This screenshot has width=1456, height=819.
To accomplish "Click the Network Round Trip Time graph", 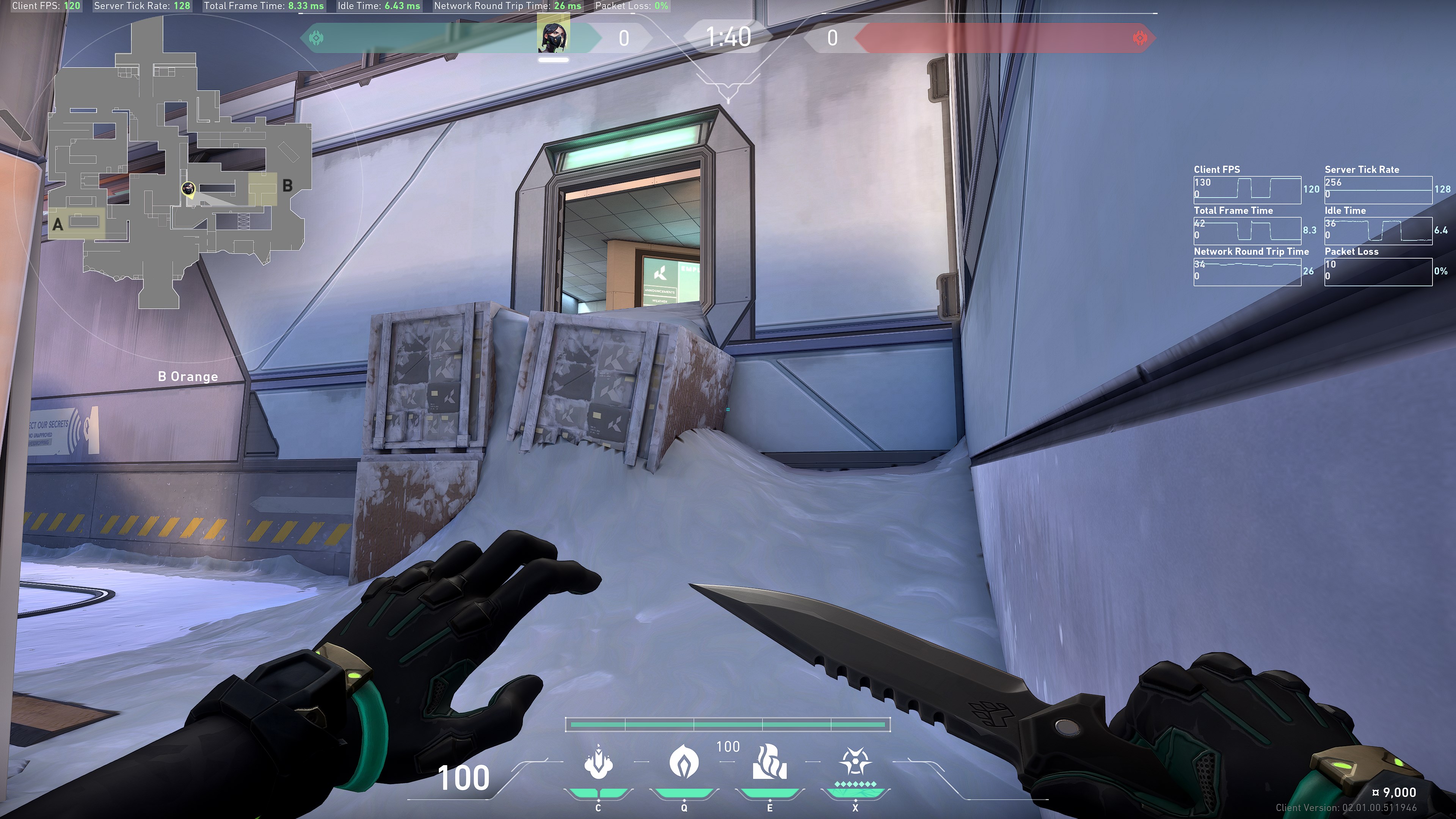I will pyautogui.click(x=1247, y=272).
